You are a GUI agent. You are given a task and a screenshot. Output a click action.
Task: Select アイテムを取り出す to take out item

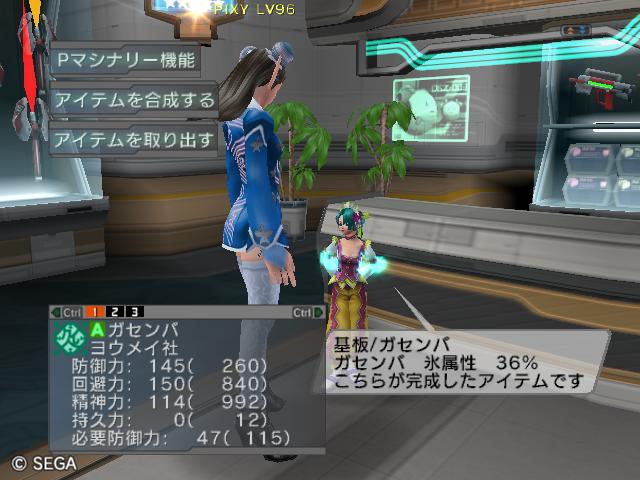pyautogui.click(x=134, y=140)
